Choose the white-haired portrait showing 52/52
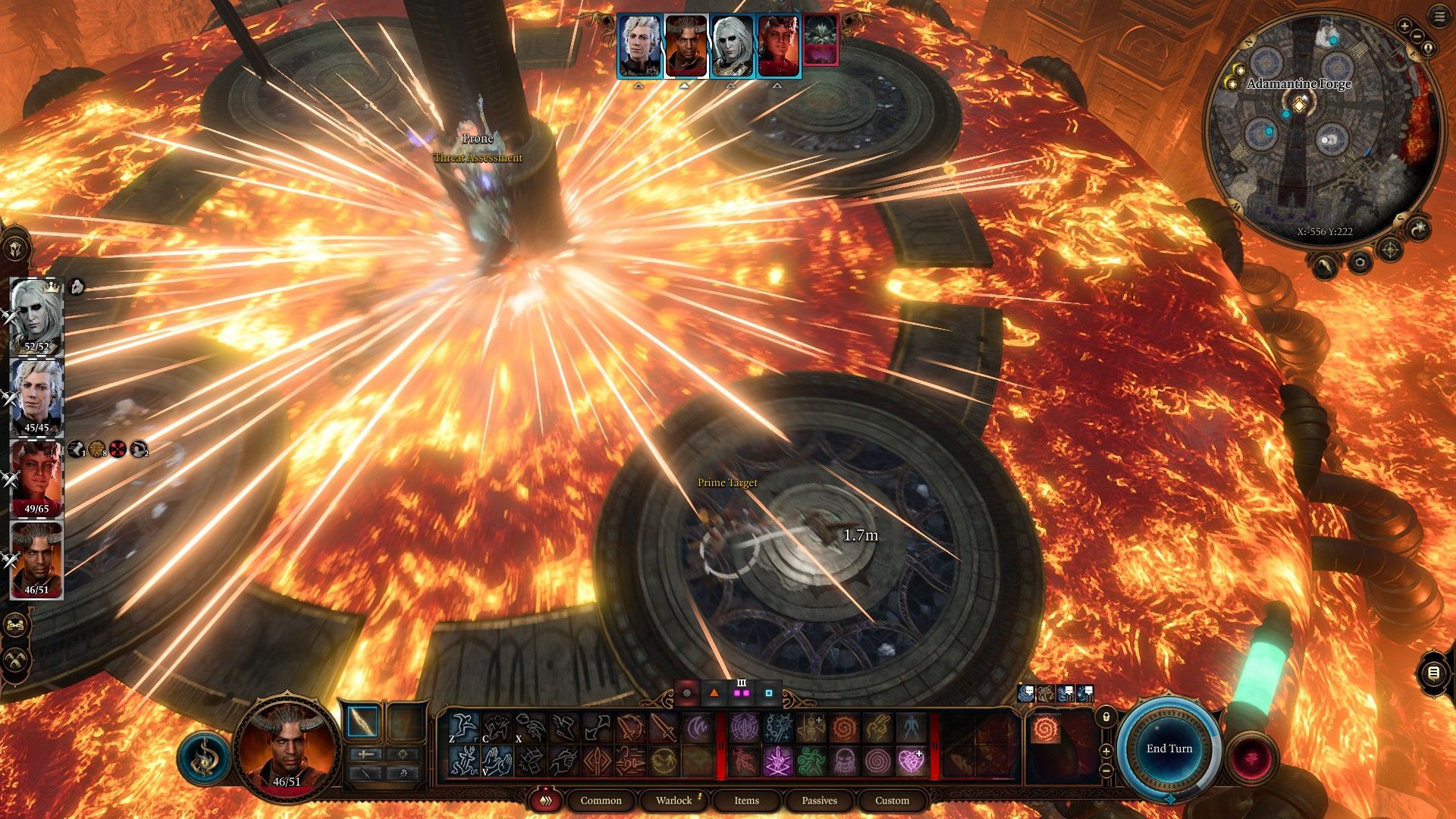This screenshot has height=819, width=1456. (x=36, y=315)
